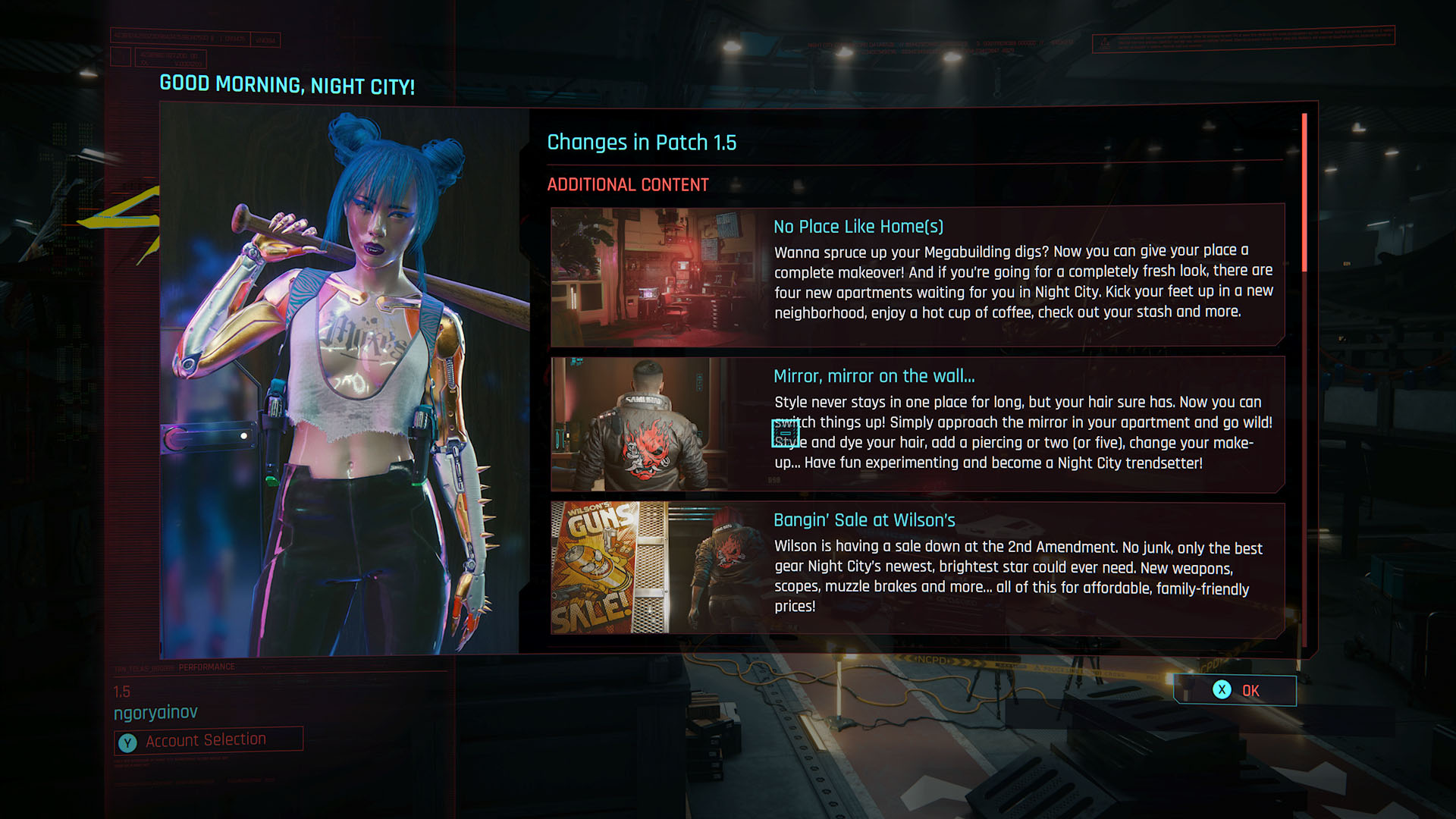
Task: Click the patch notes scrollbar
Action: 1304,193
